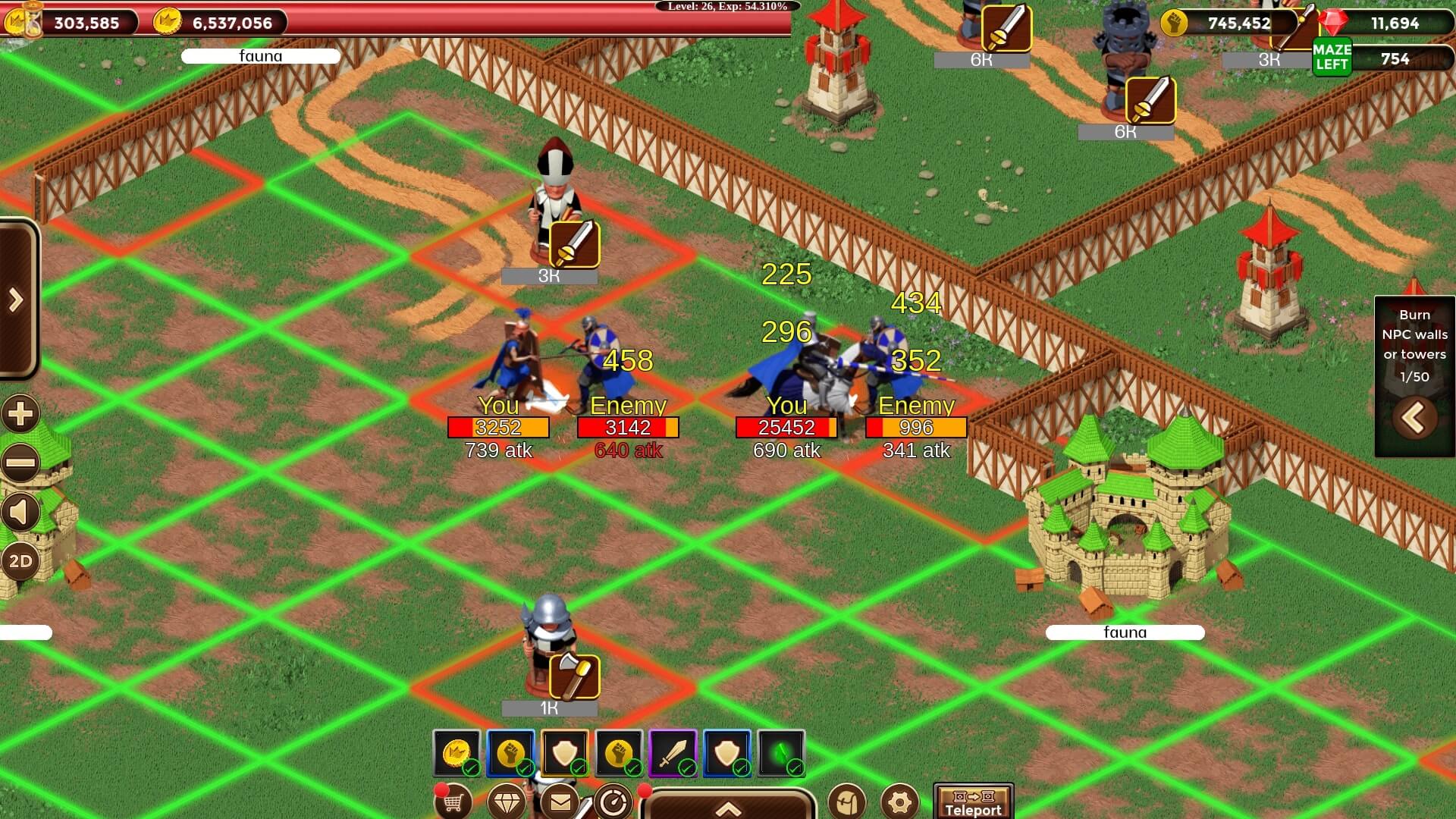
Task: Open the shopping cart store
Action: click(453, 801)
